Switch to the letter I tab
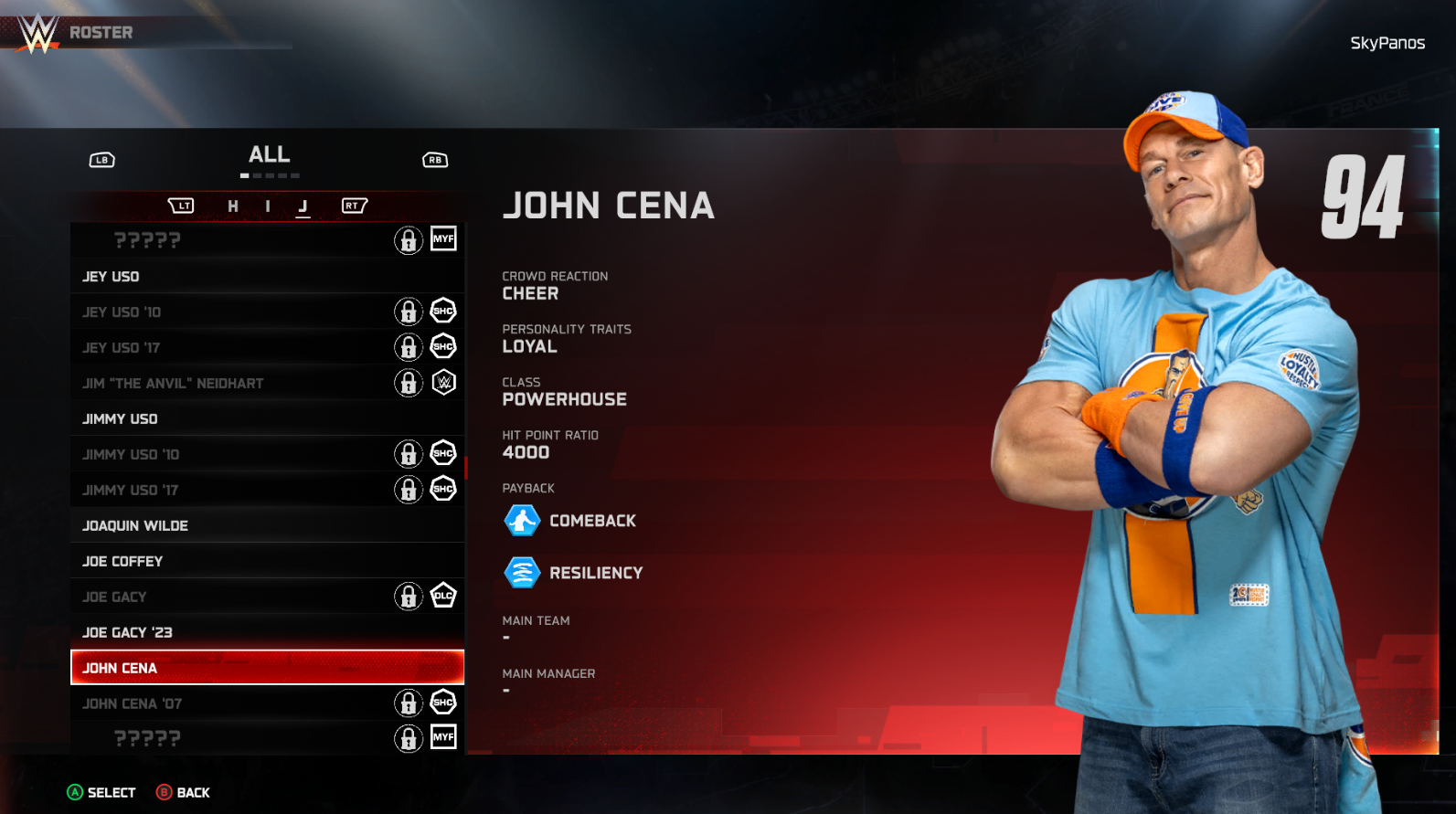 pos(267,206)
